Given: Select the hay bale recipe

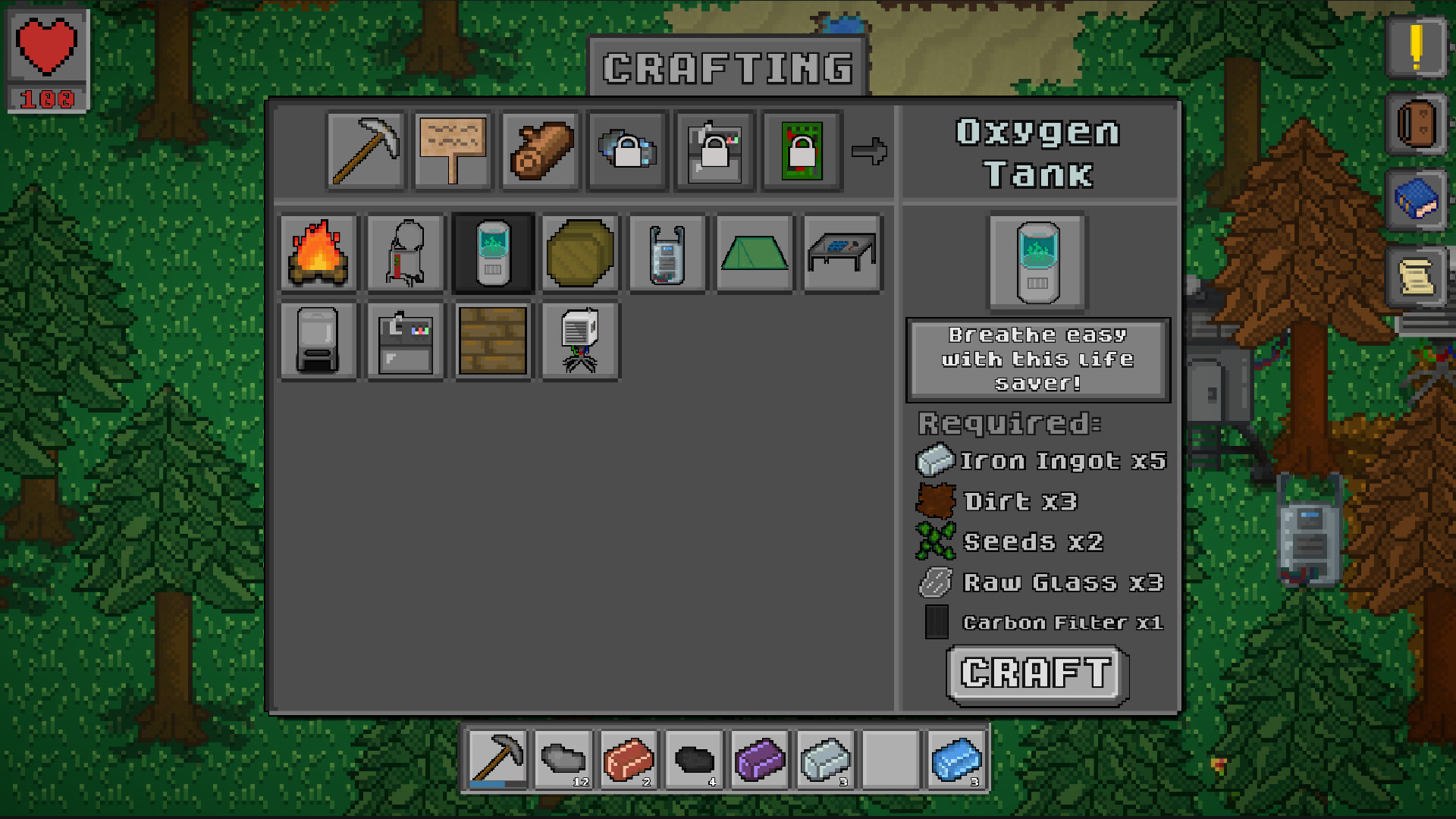Looking at the screenshot, I should pyautogui.click(x=579, y=253).
